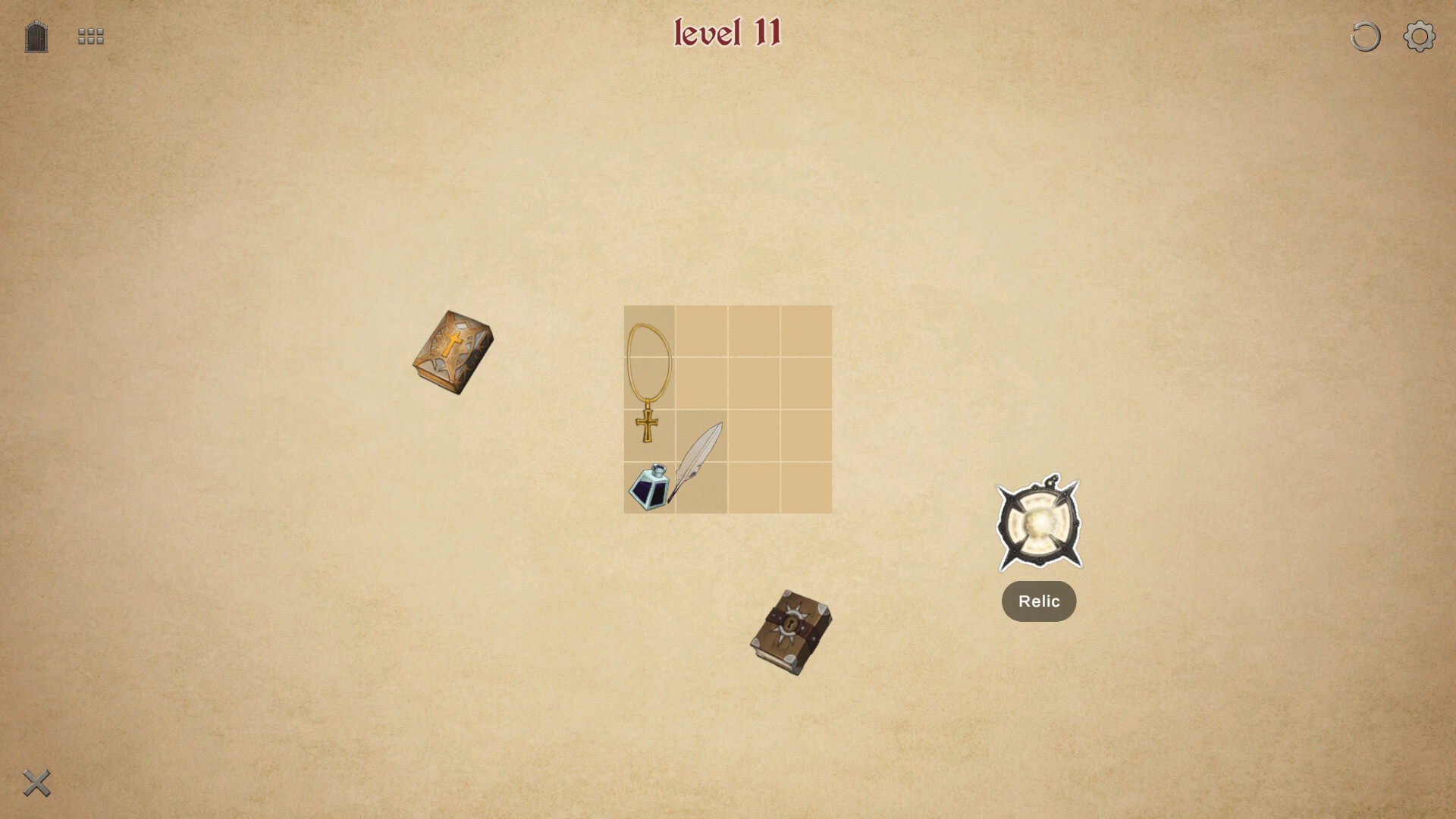The width and height of the screenshot is (1456, 819).
Task: Close with the X in bottom-left corner
Action: coord(36,783)
